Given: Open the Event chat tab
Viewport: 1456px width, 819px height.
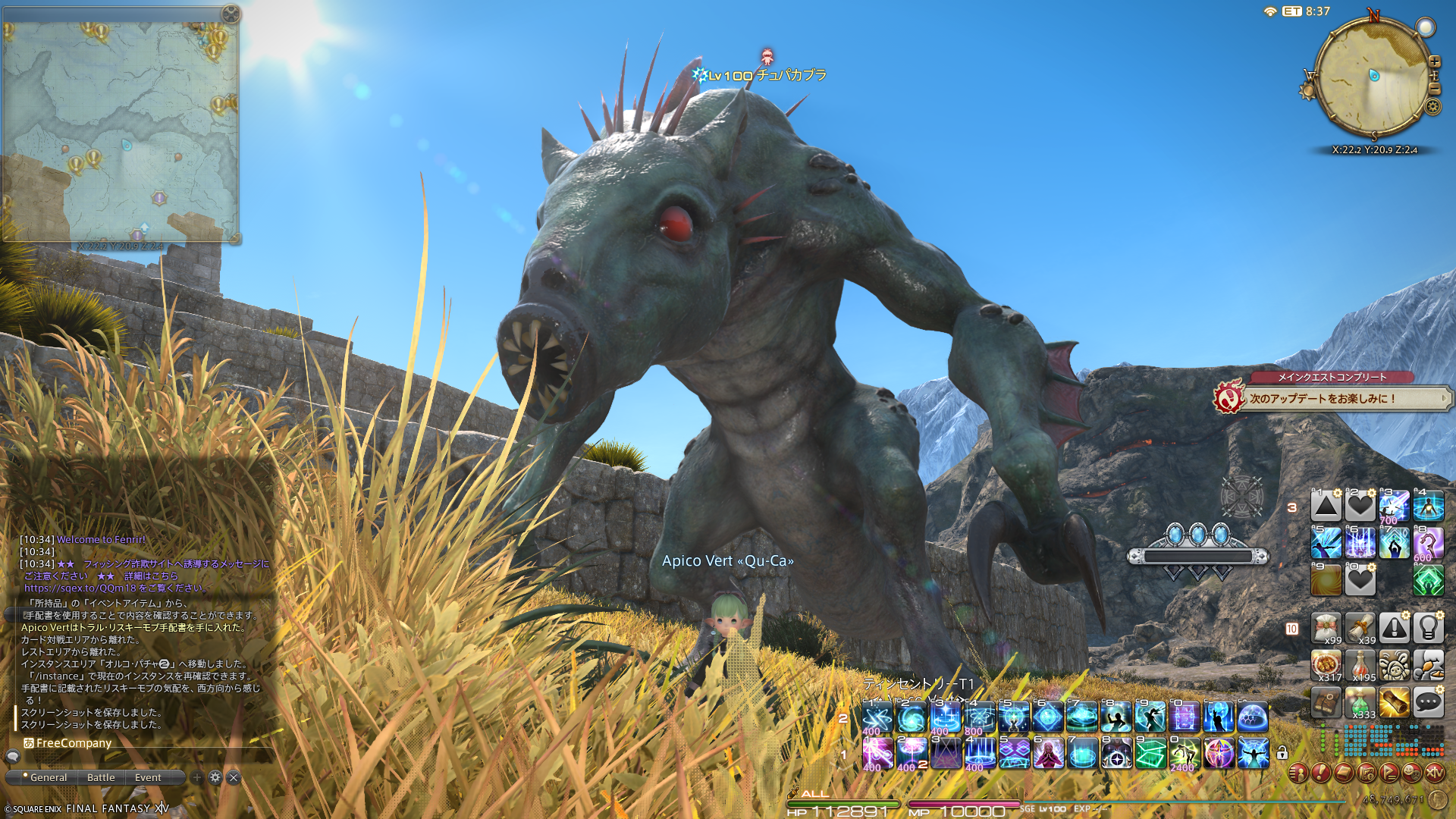Looking at the screenshot, I should click(148, 777).
